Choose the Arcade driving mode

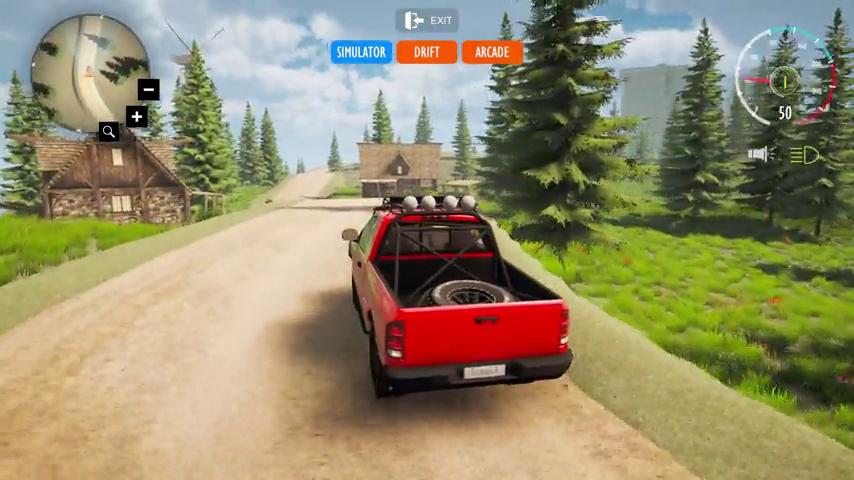[492, 52]
